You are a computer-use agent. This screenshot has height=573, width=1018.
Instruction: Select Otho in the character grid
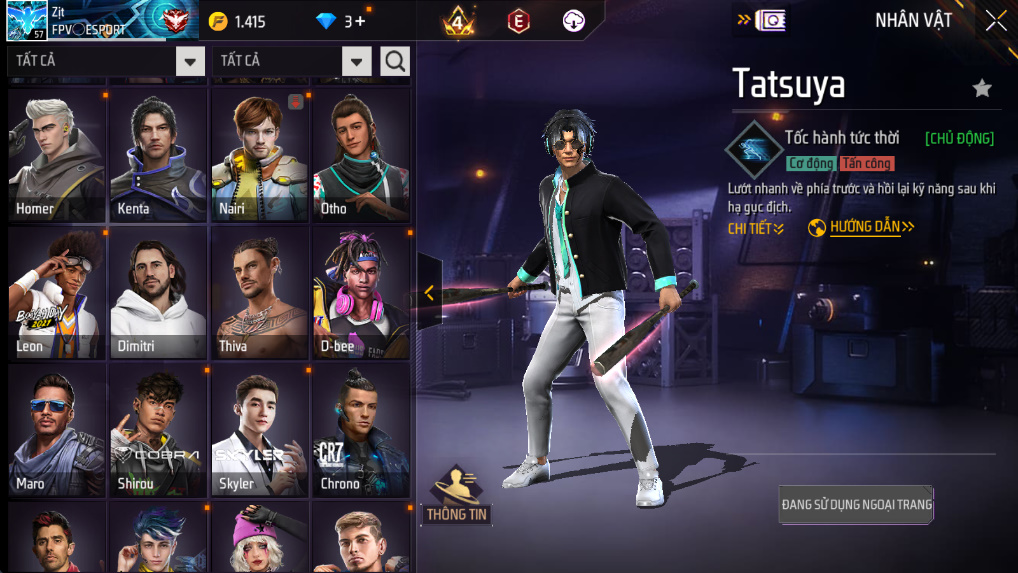[361, 155]
